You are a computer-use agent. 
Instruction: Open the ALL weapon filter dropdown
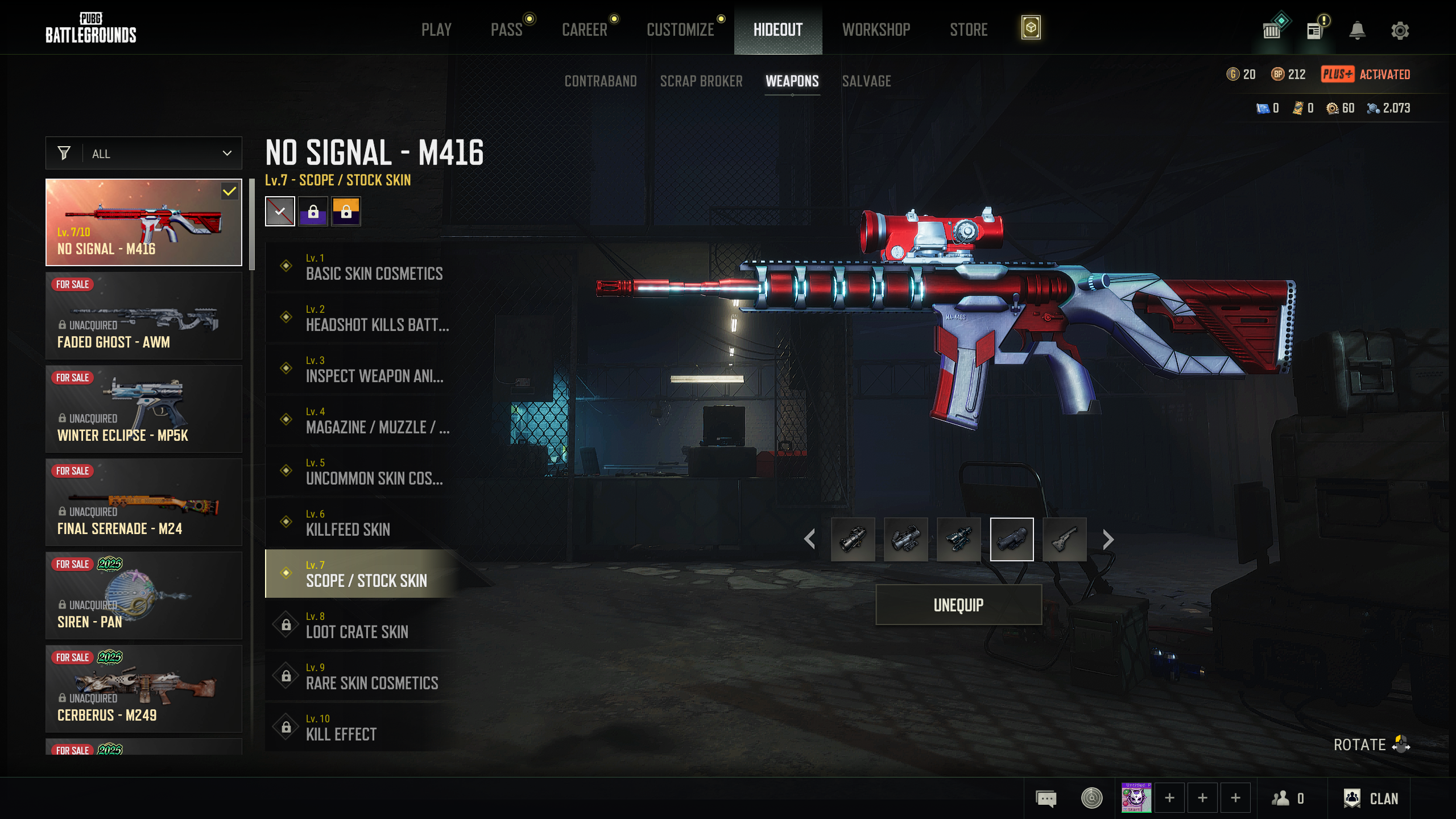click(144, 154)
